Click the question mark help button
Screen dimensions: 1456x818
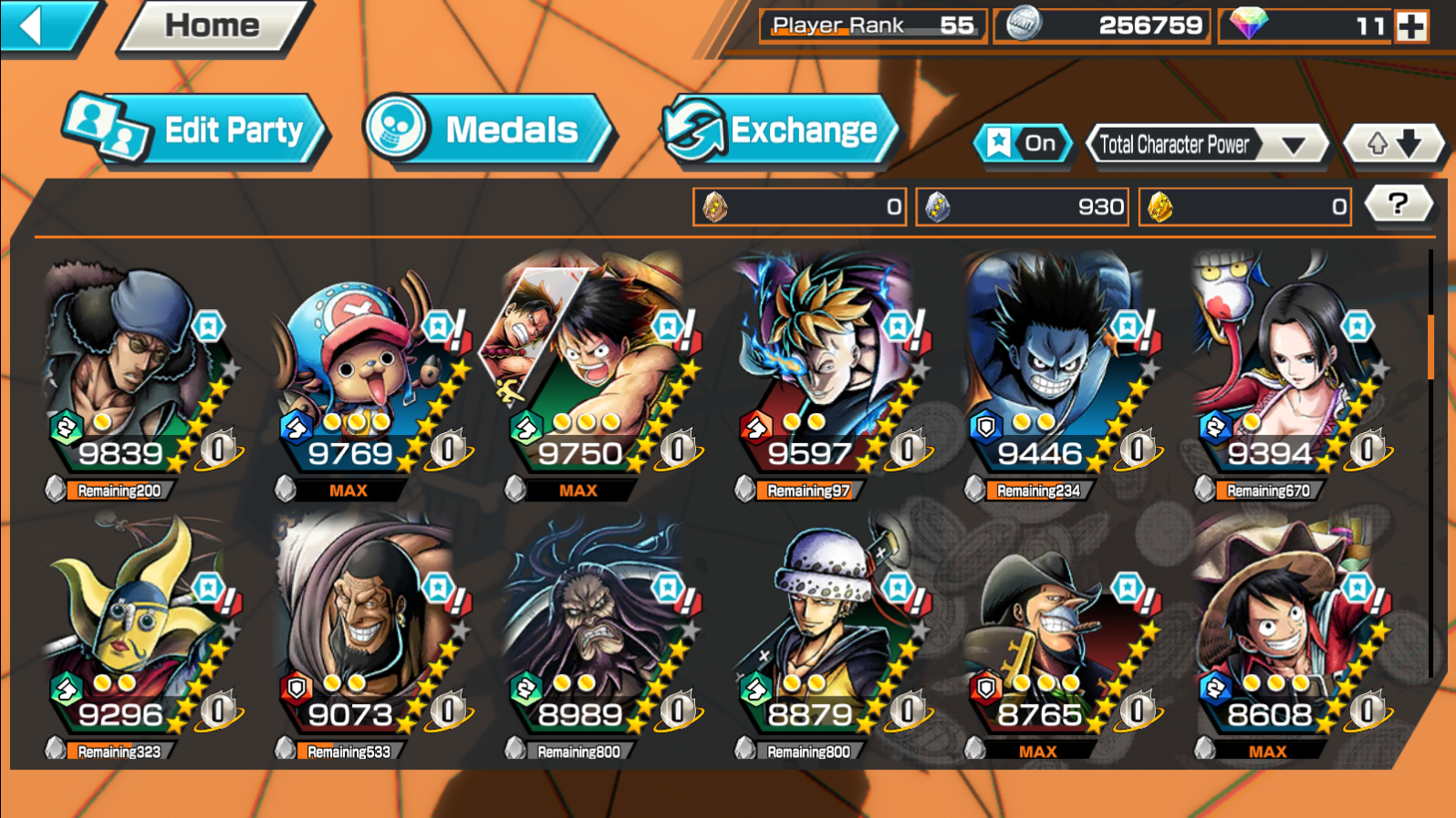tap(1399, 204)
